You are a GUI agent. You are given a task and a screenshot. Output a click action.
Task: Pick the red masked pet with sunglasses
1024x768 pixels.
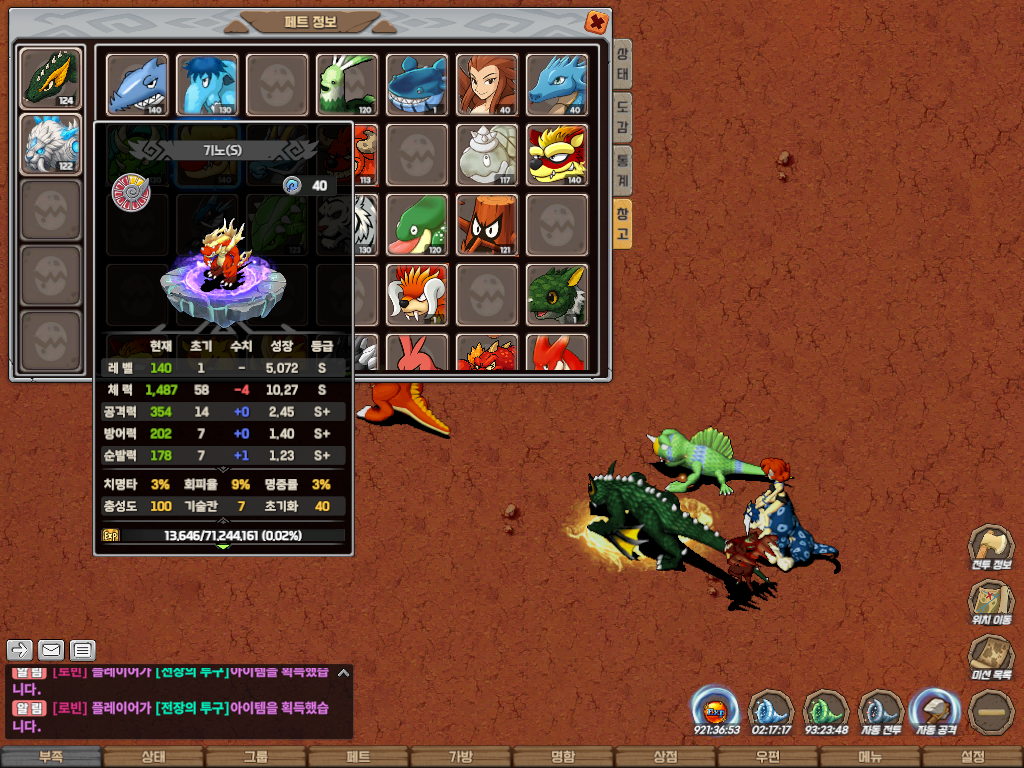click(x=557, y=154)
